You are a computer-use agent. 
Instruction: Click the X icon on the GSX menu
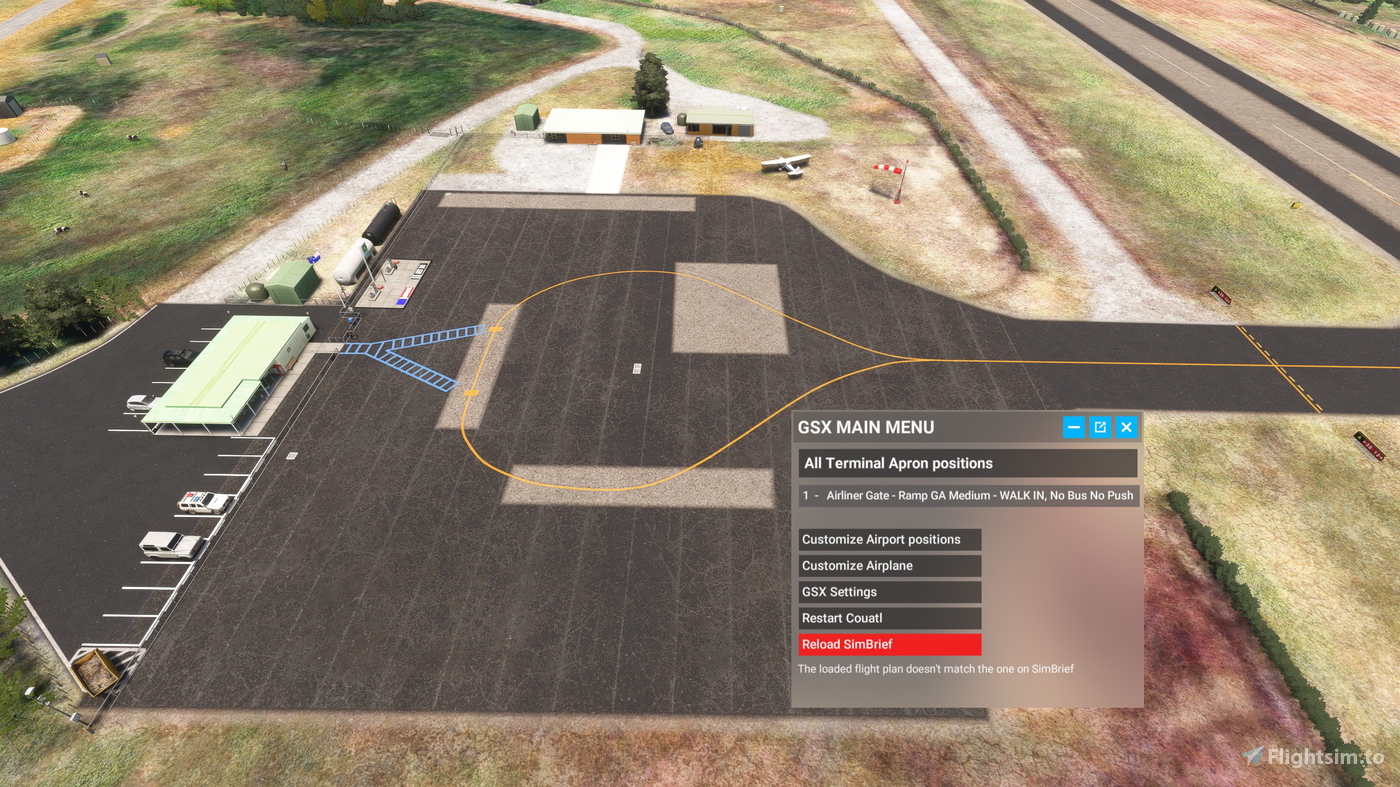tap(1126, 426)
